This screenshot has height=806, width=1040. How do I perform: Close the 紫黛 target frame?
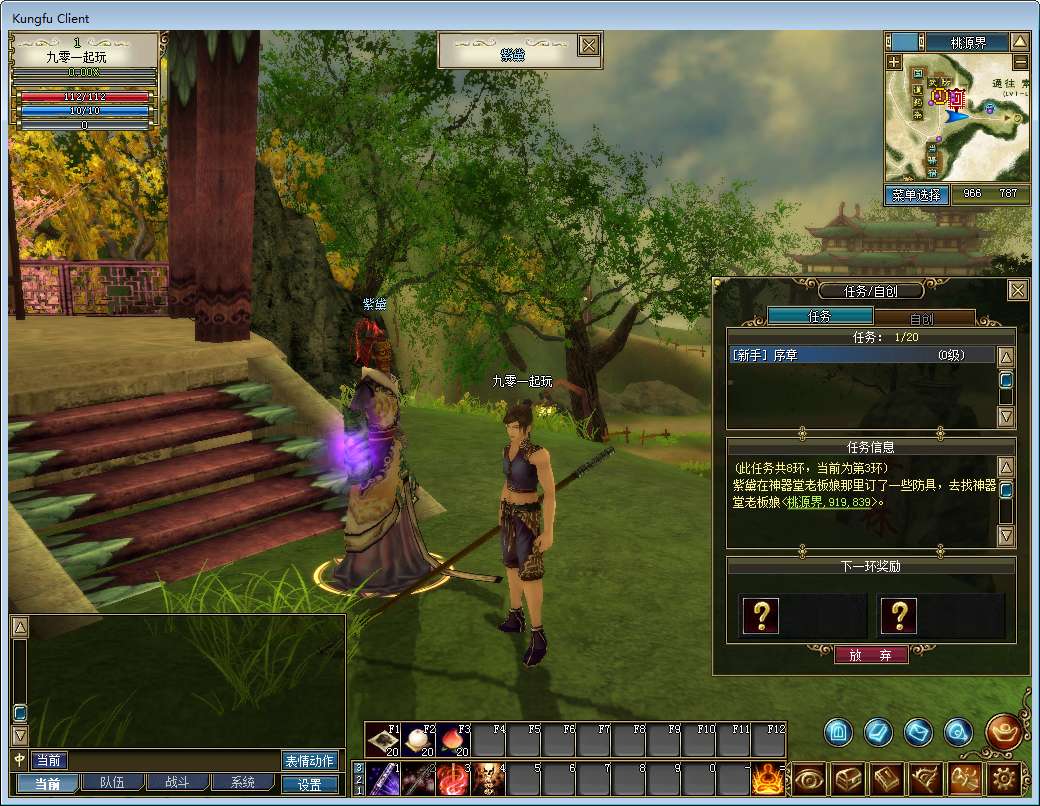[590, 45]
